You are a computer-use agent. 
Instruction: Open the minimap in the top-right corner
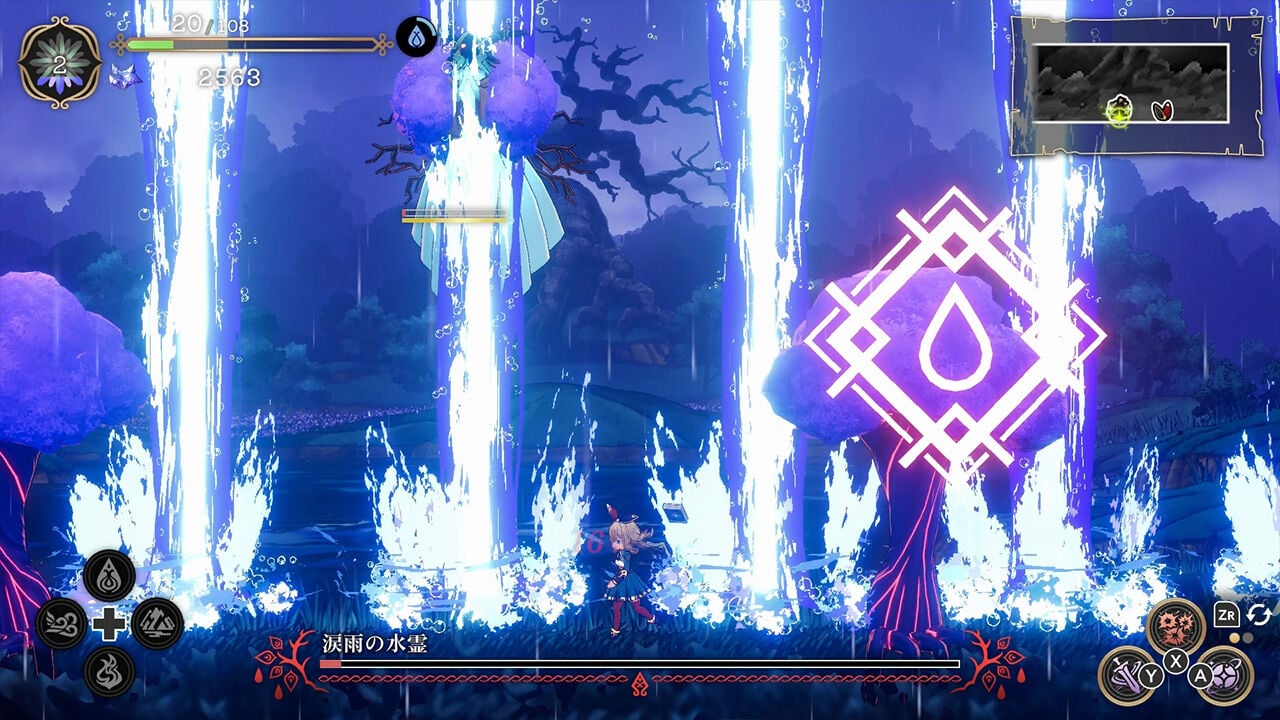[1130, 82]
